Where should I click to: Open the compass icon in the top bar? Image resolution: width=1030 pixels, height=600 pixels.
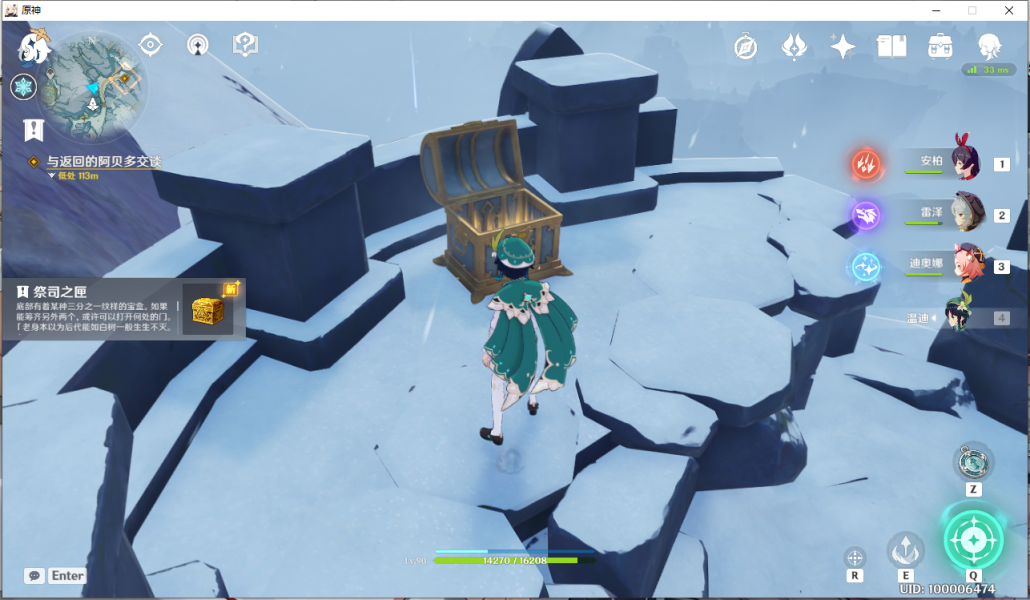[x=745, y=46]
